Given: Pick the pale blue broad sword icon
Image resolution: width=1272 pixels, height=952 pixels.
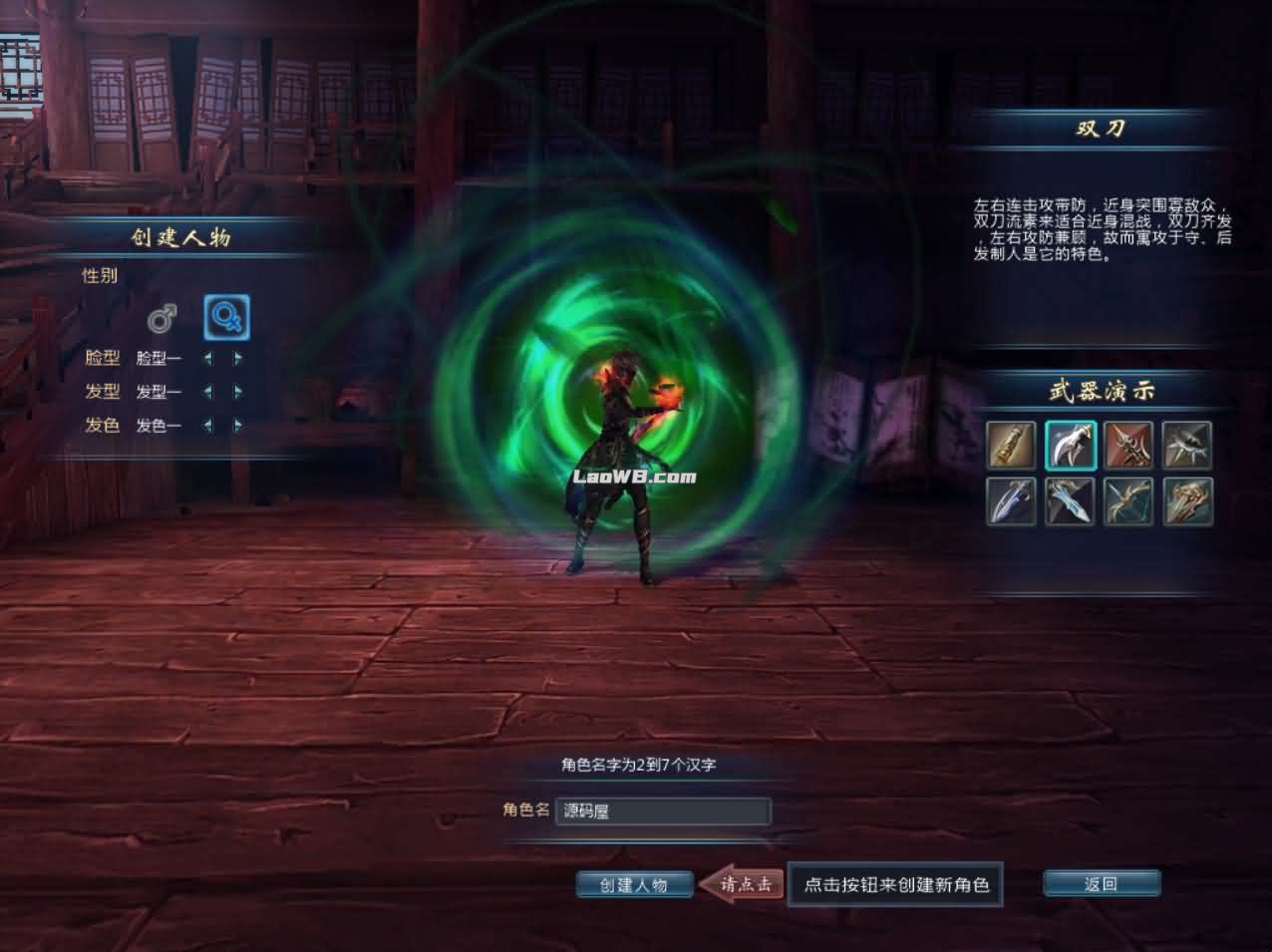Looking at the screenshot, I should pos(1070,500).
